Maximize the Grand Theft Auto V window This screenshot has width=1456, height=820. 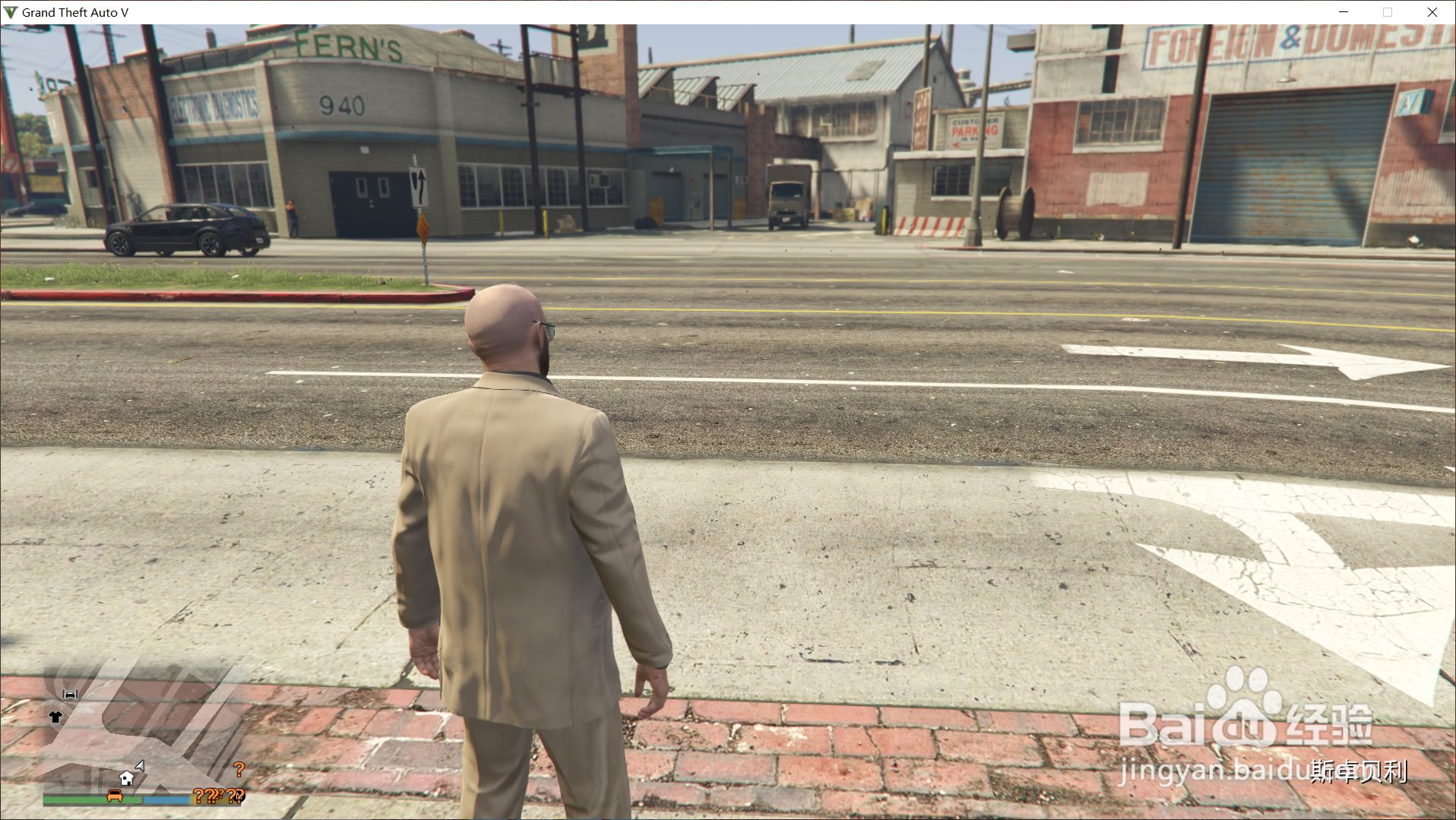[x=1388, y=12]
